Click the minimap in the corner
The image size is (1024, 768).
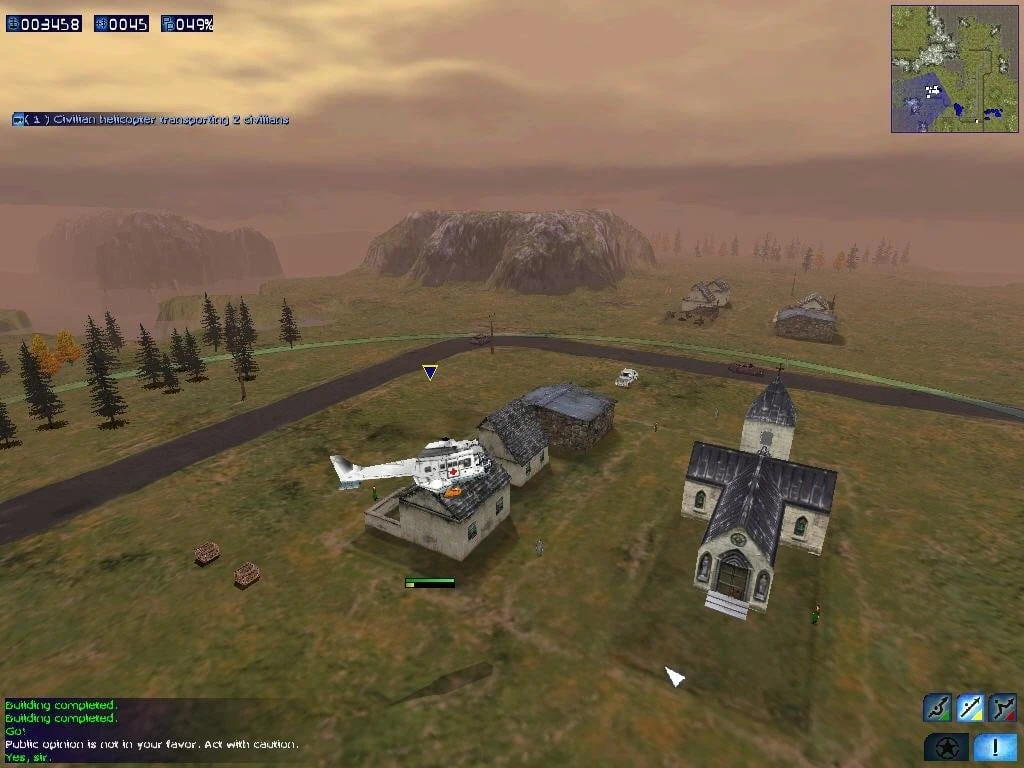click(x=954, y=69)
